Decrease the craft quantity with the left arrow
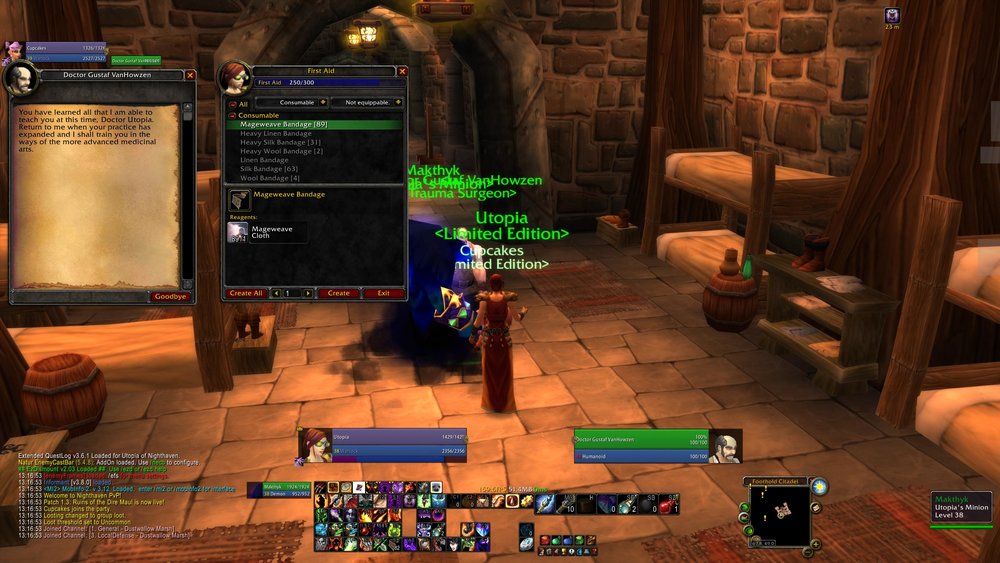 pos(273,293)
